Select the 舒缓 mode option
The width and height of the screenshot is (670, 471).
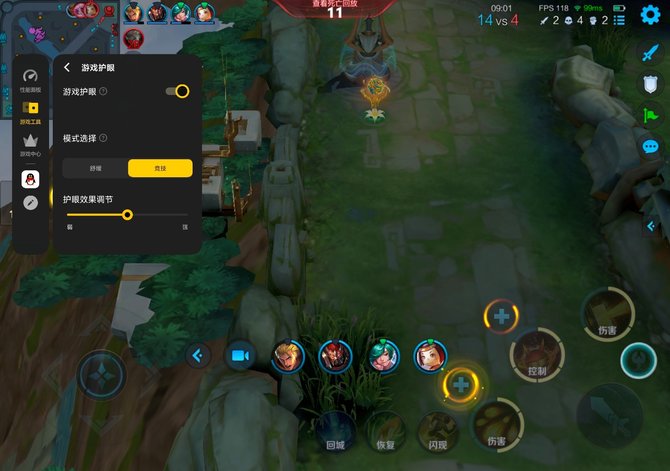(95, 168)
